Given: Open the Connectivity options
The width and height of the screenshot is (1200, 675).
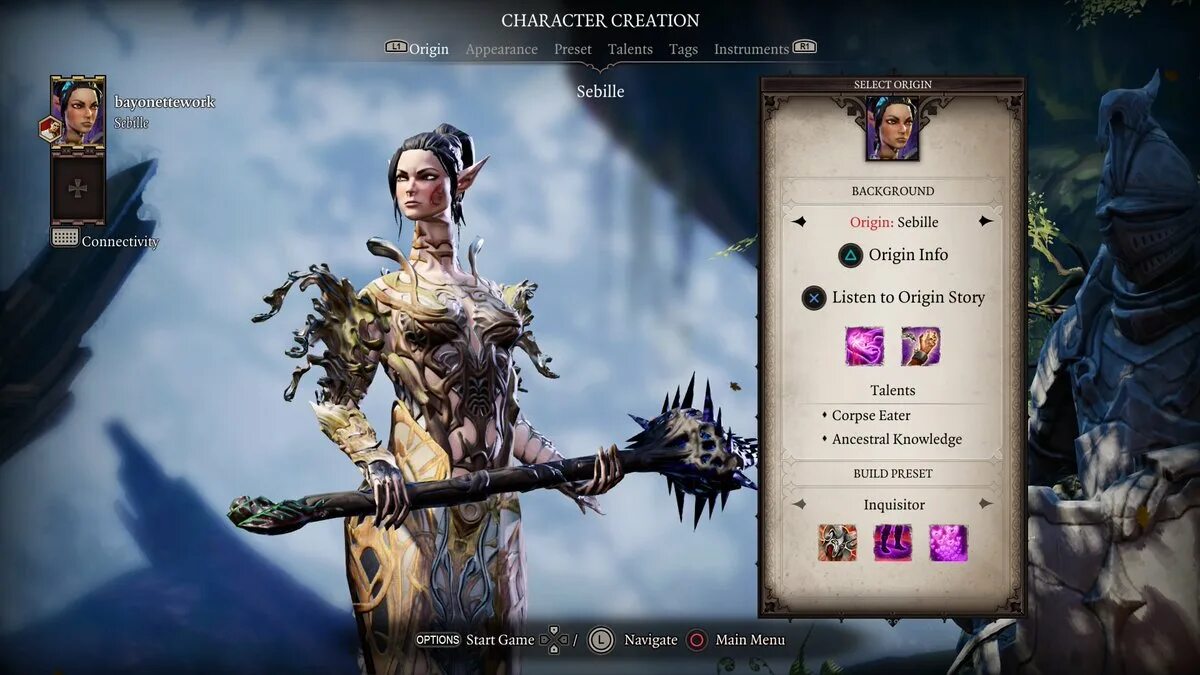Looking at the screenshot, I should click(x=119, y=241).
